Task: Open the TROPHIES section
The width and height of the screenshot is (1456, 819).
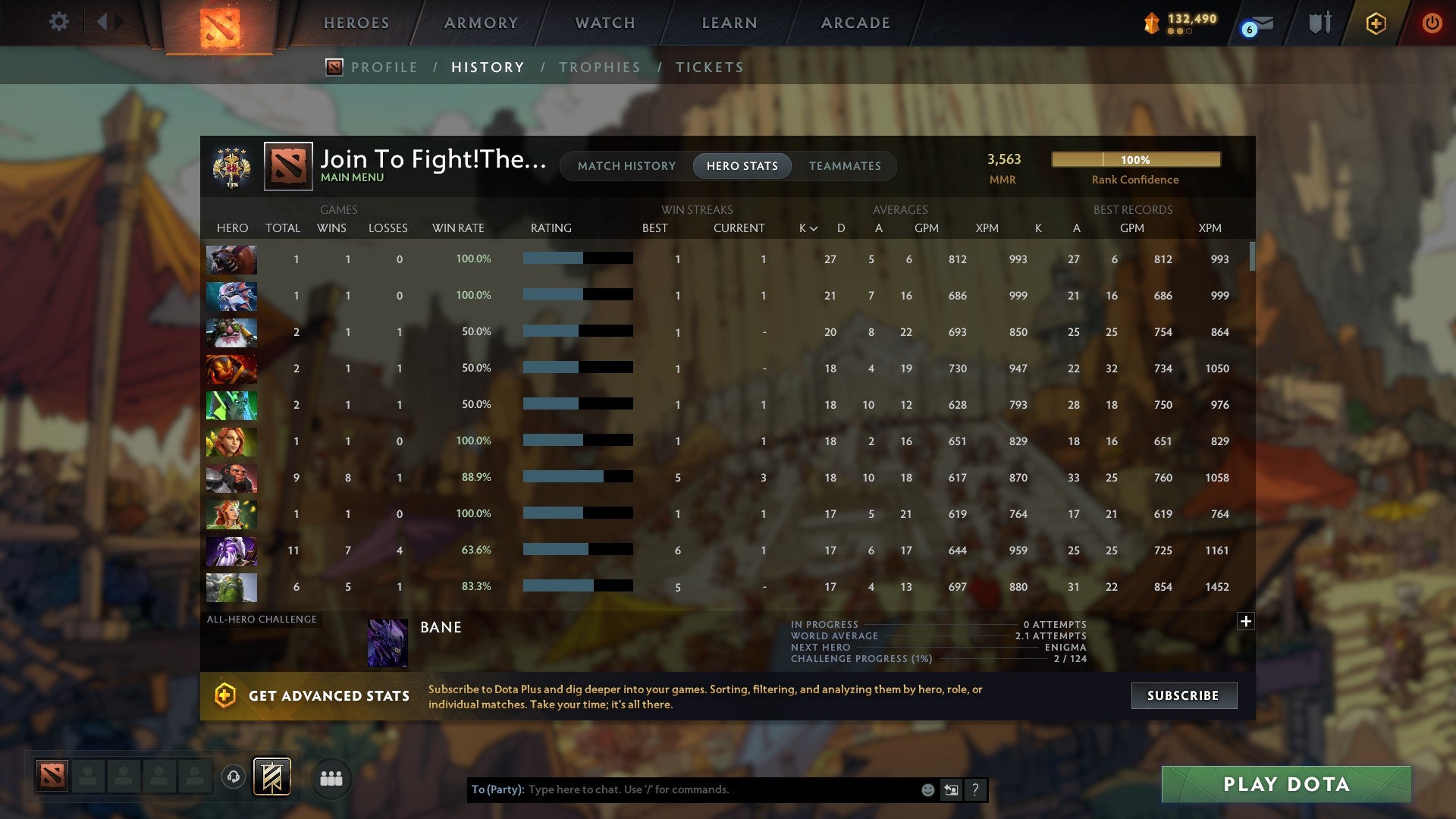Action: point(599,67)
